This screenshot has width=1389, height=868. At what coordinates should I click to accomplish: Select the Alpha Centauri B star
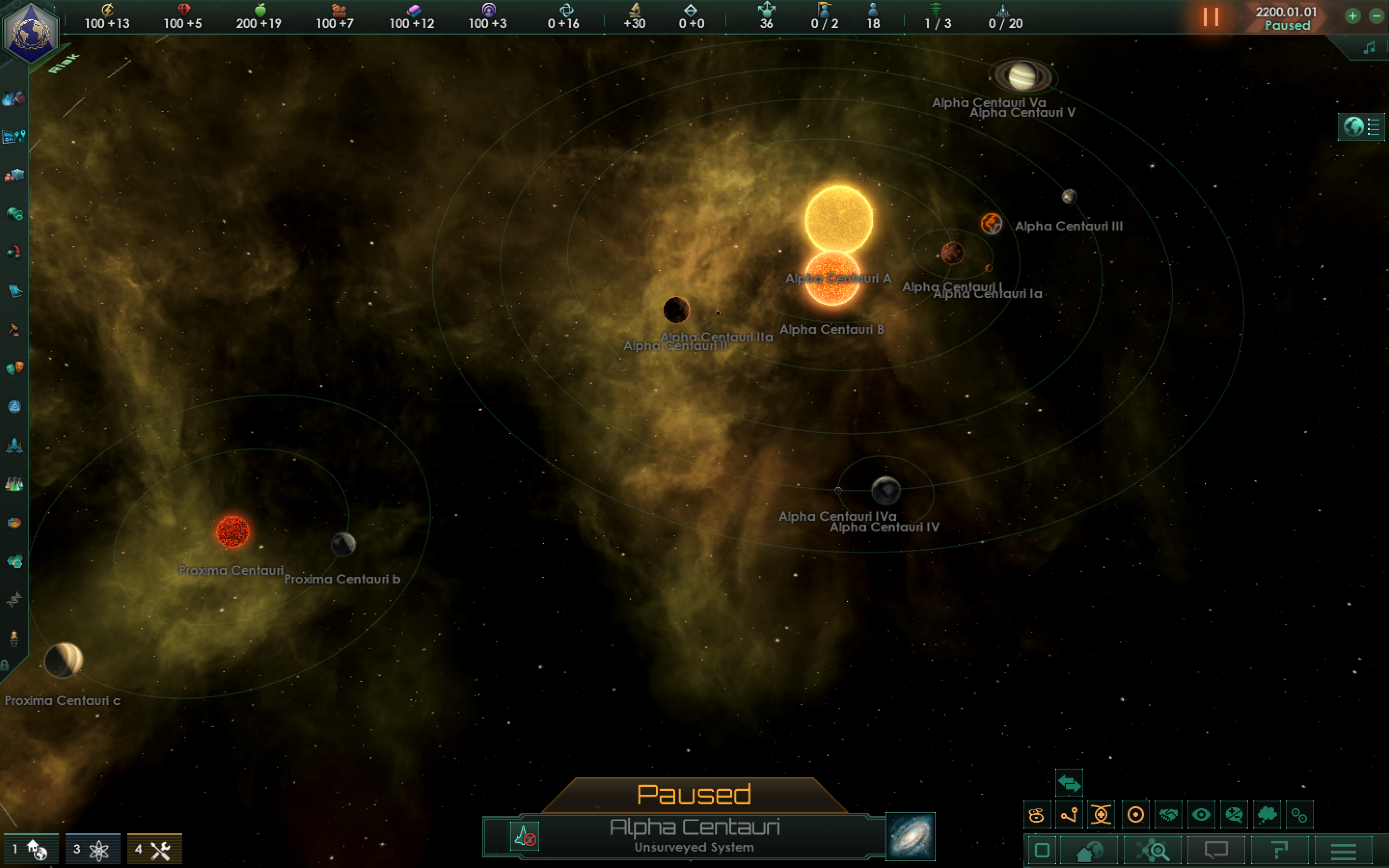(x=831, y=278)
